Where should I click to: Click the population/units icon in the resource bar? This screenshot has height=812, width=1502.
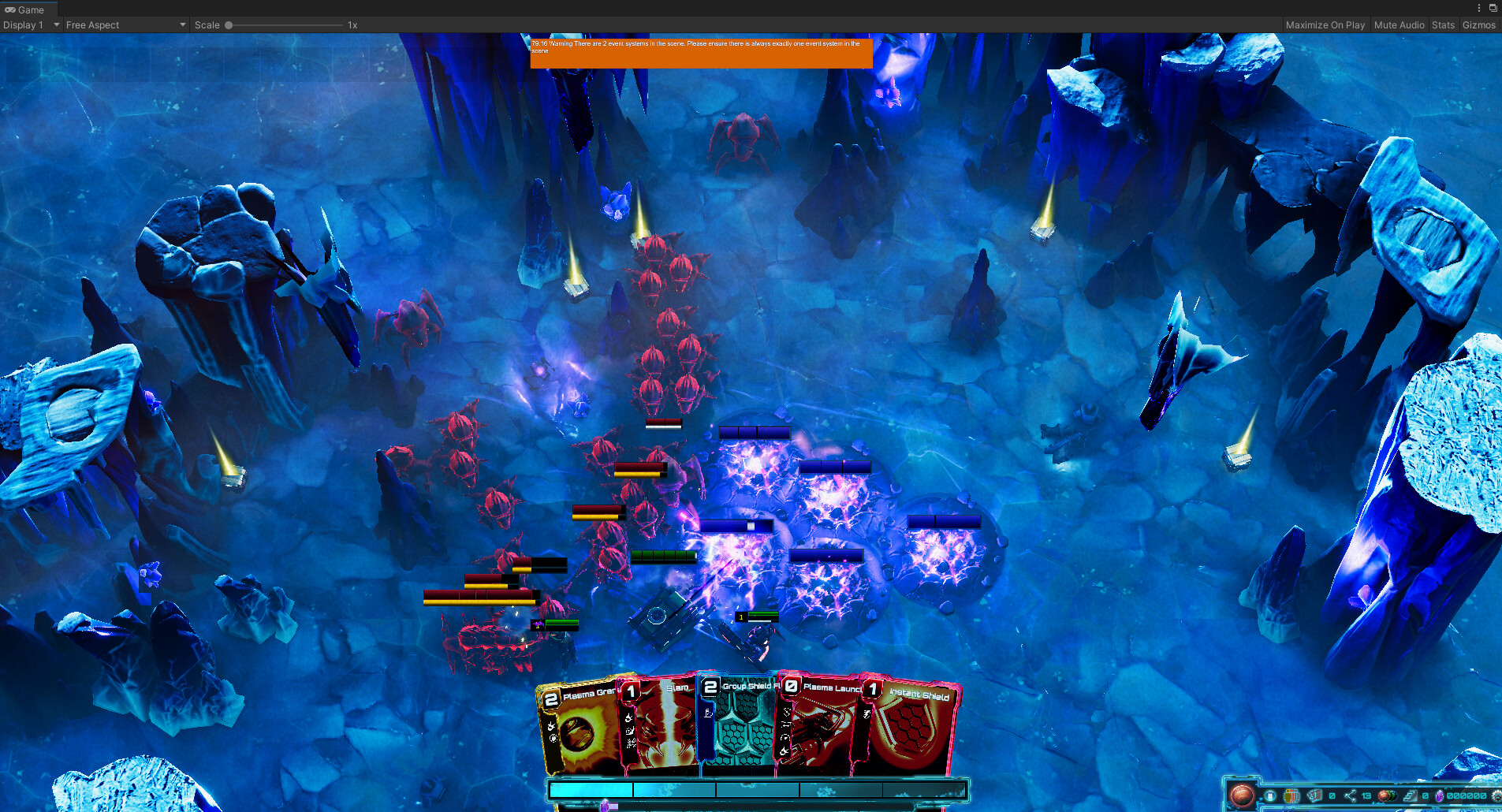[1291, 795]
